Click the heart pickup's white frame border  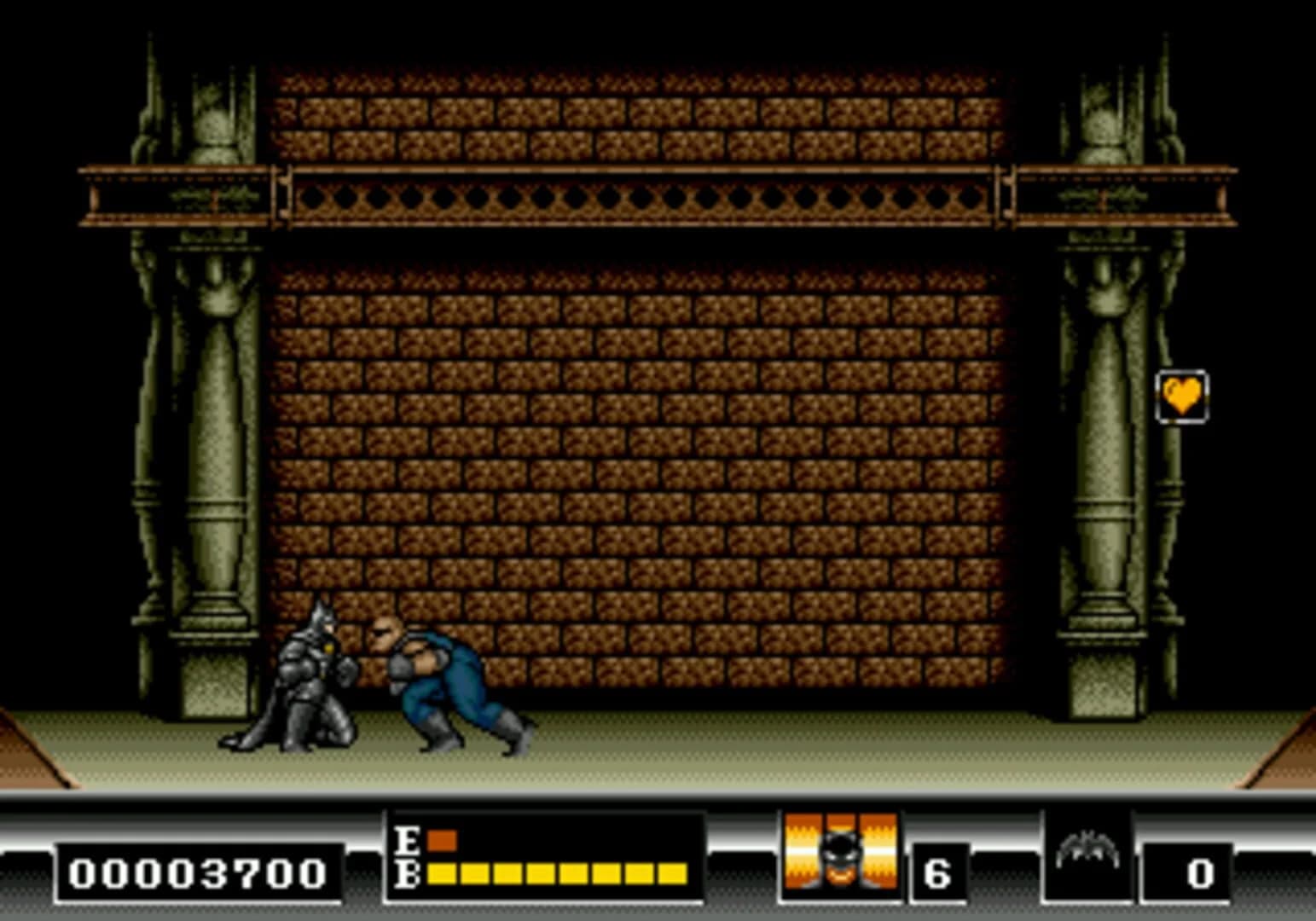pyautogui.click(x=1183, y=373)
